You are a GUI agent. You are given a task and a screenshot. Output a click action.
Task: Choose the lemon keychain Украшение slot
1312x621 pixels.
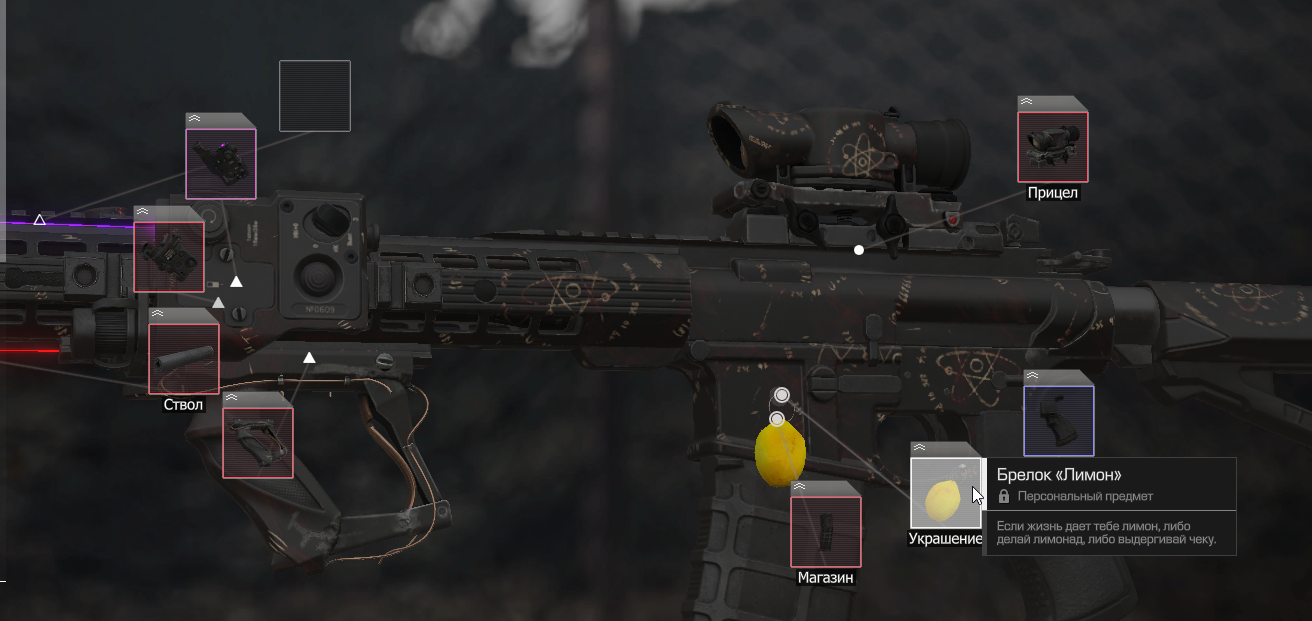tap(945, 493)
